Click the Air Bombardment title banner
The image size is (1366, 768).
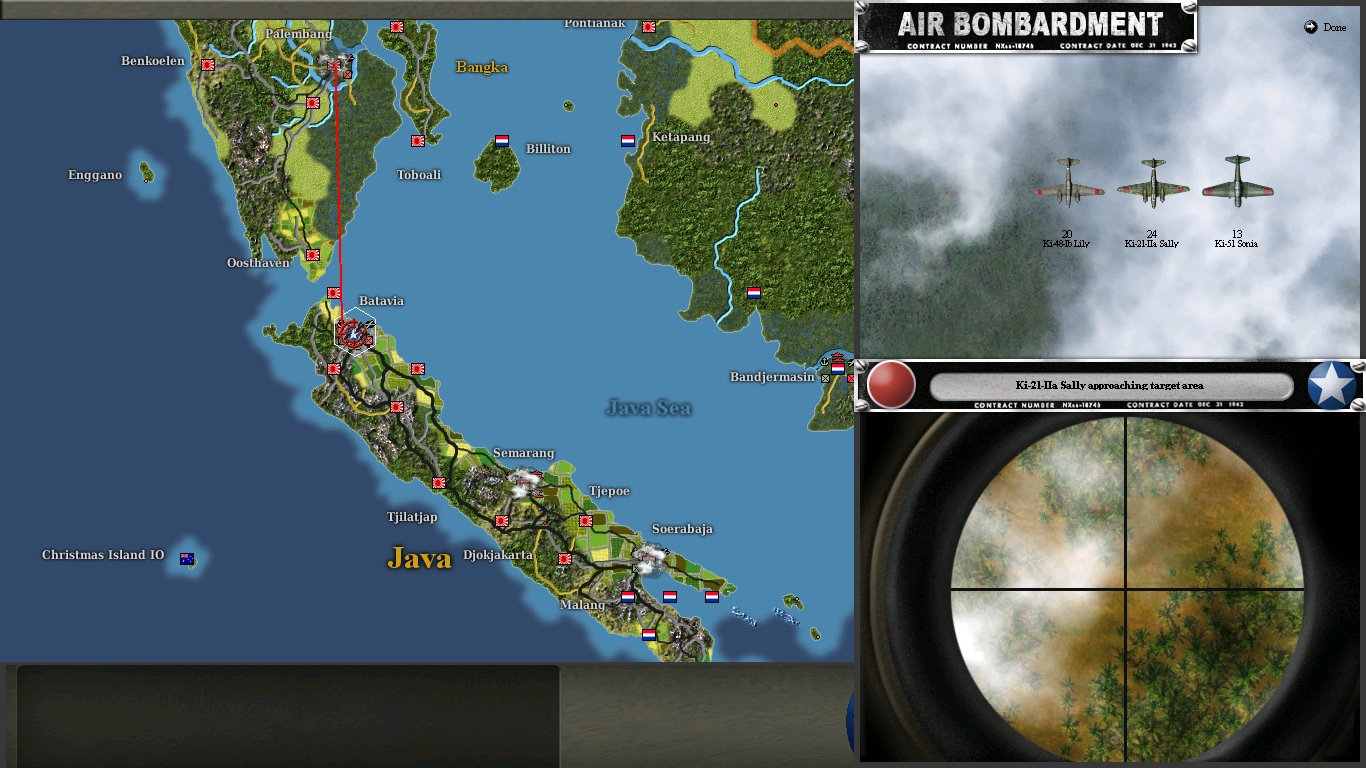click(1030, 24)
